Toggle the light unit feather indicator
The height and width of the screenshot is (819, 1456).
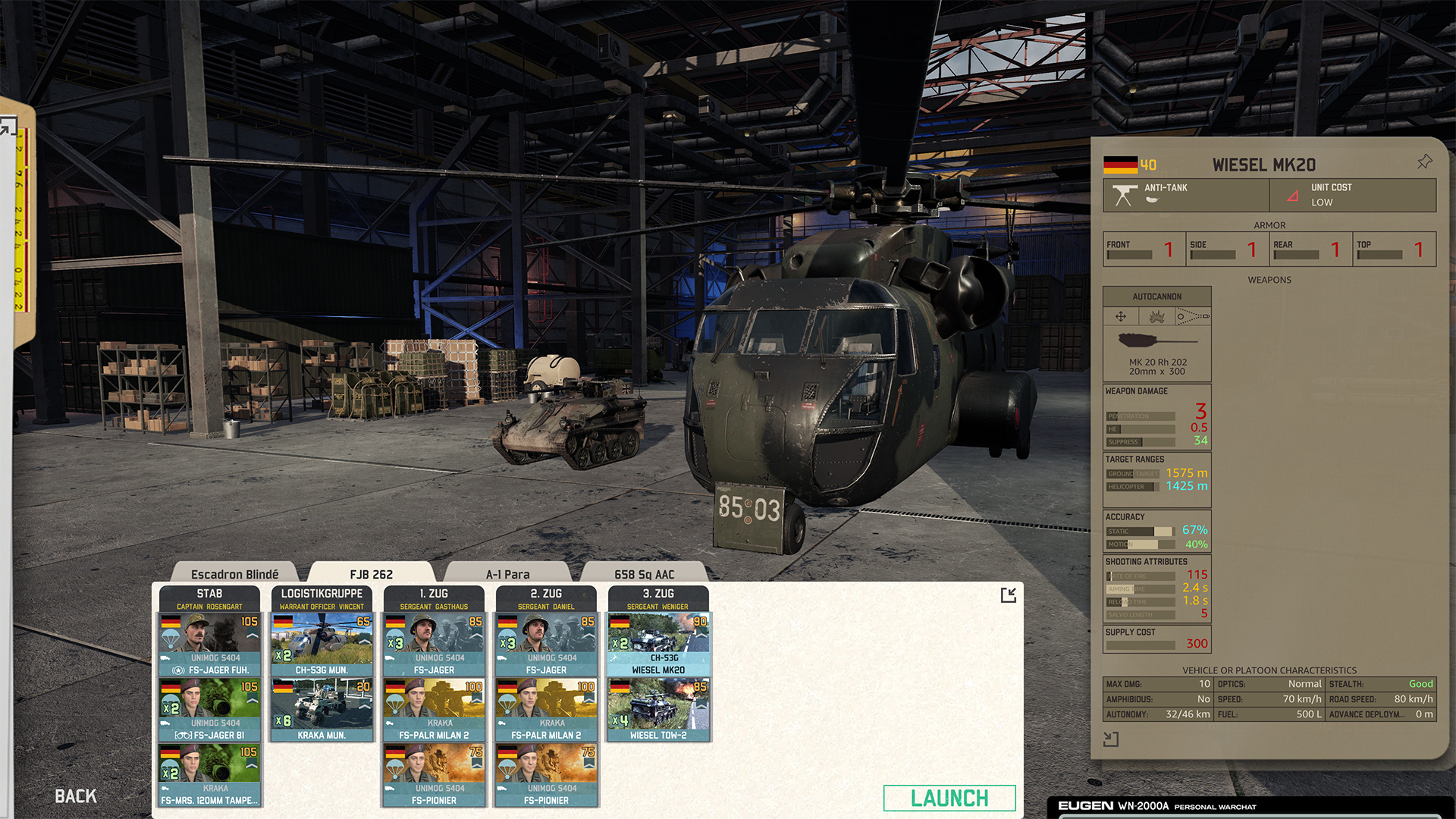[1153, 199]
